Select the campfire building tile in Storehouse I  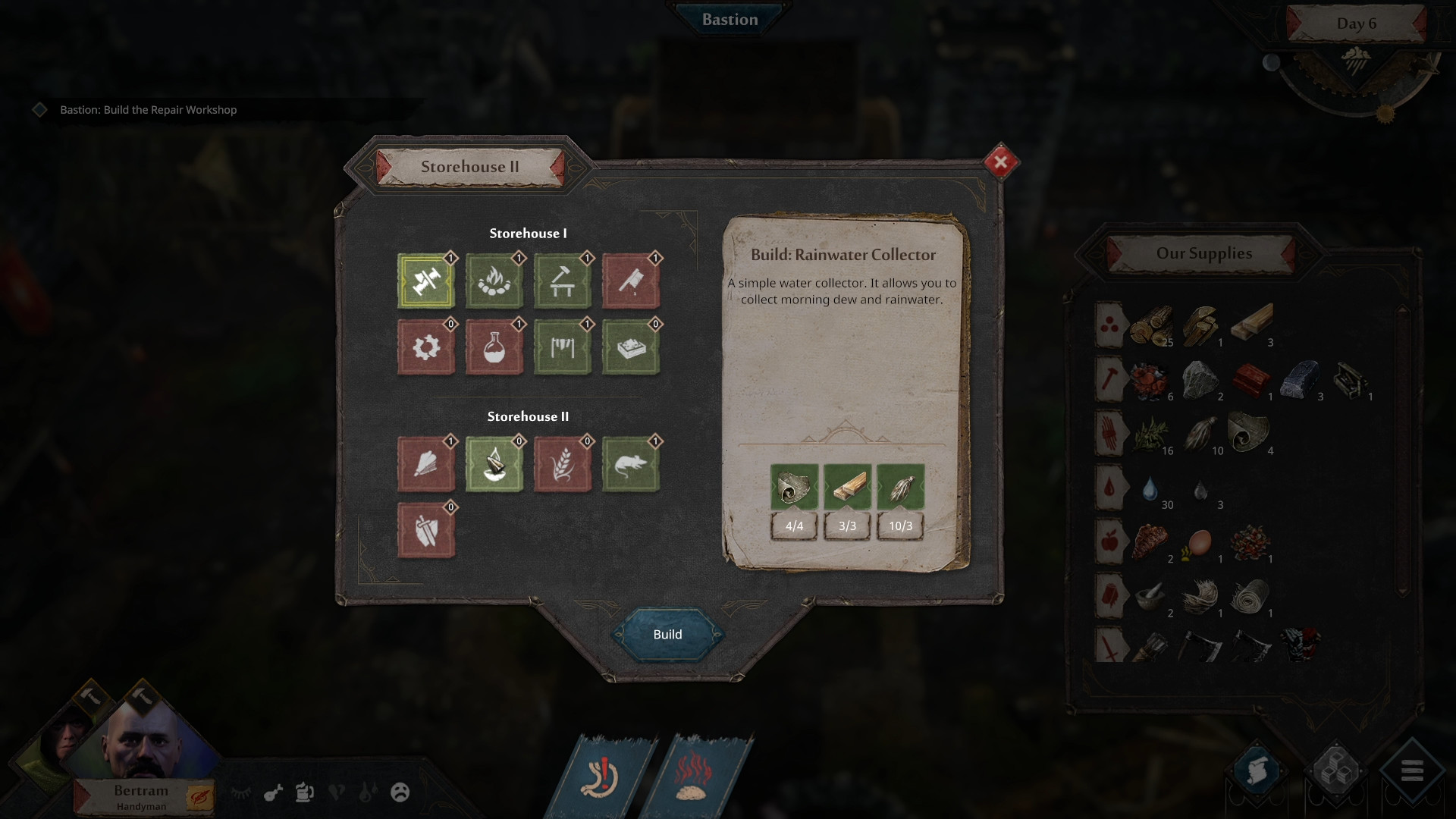(494, 281)
